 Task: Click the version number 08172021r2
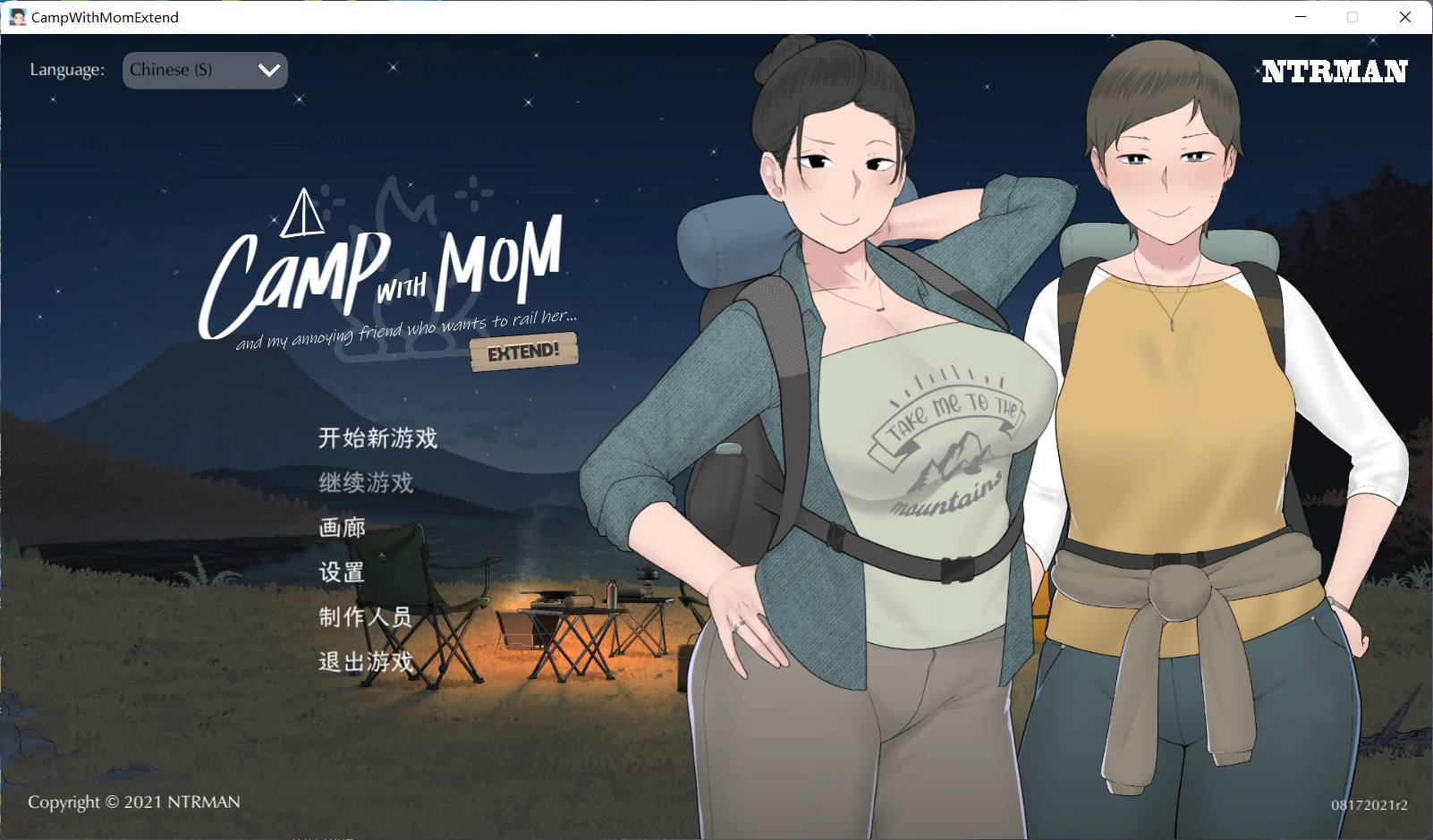[1369, 802]
